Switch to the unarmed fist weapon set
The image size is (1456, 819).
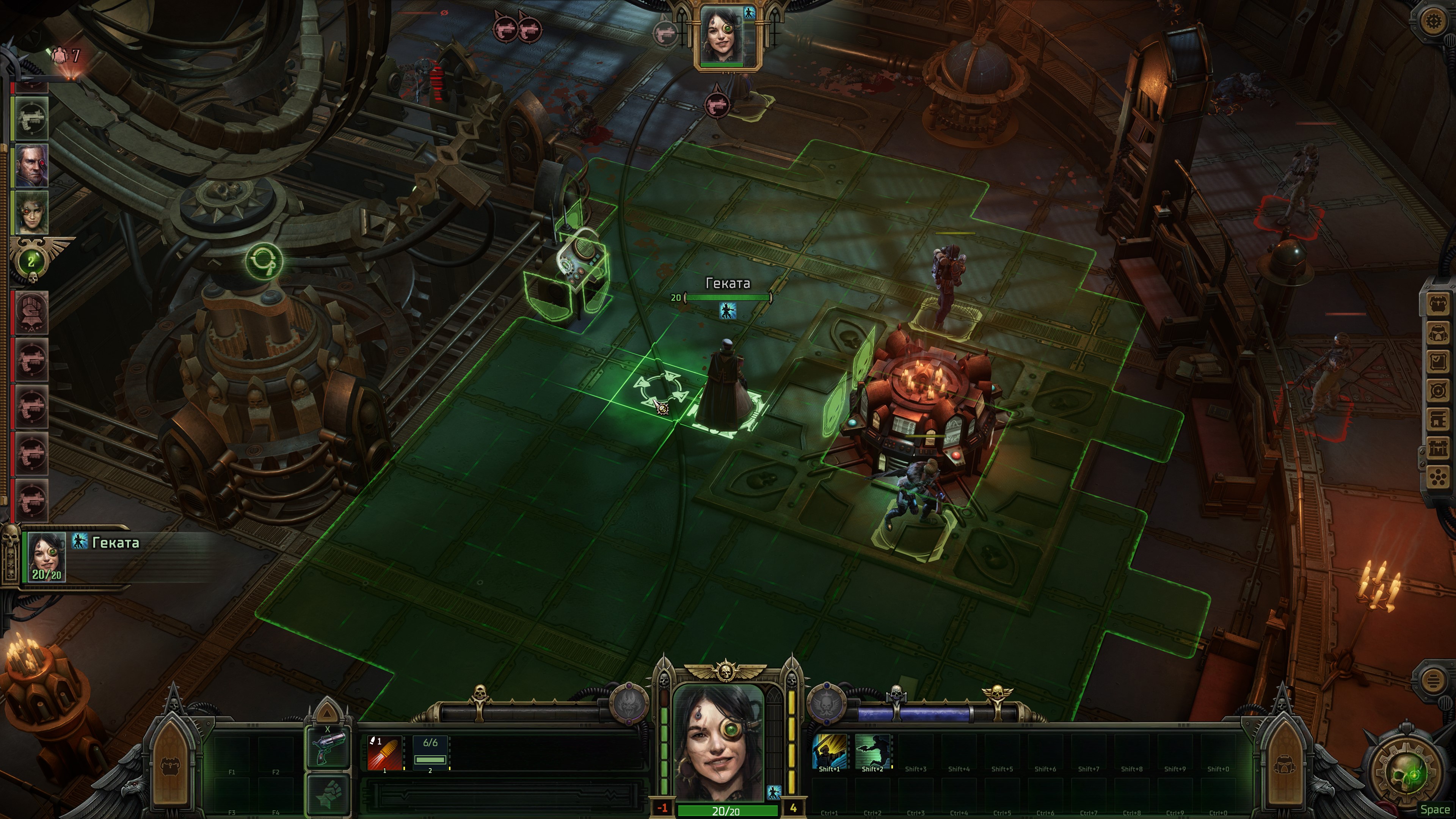328,794
